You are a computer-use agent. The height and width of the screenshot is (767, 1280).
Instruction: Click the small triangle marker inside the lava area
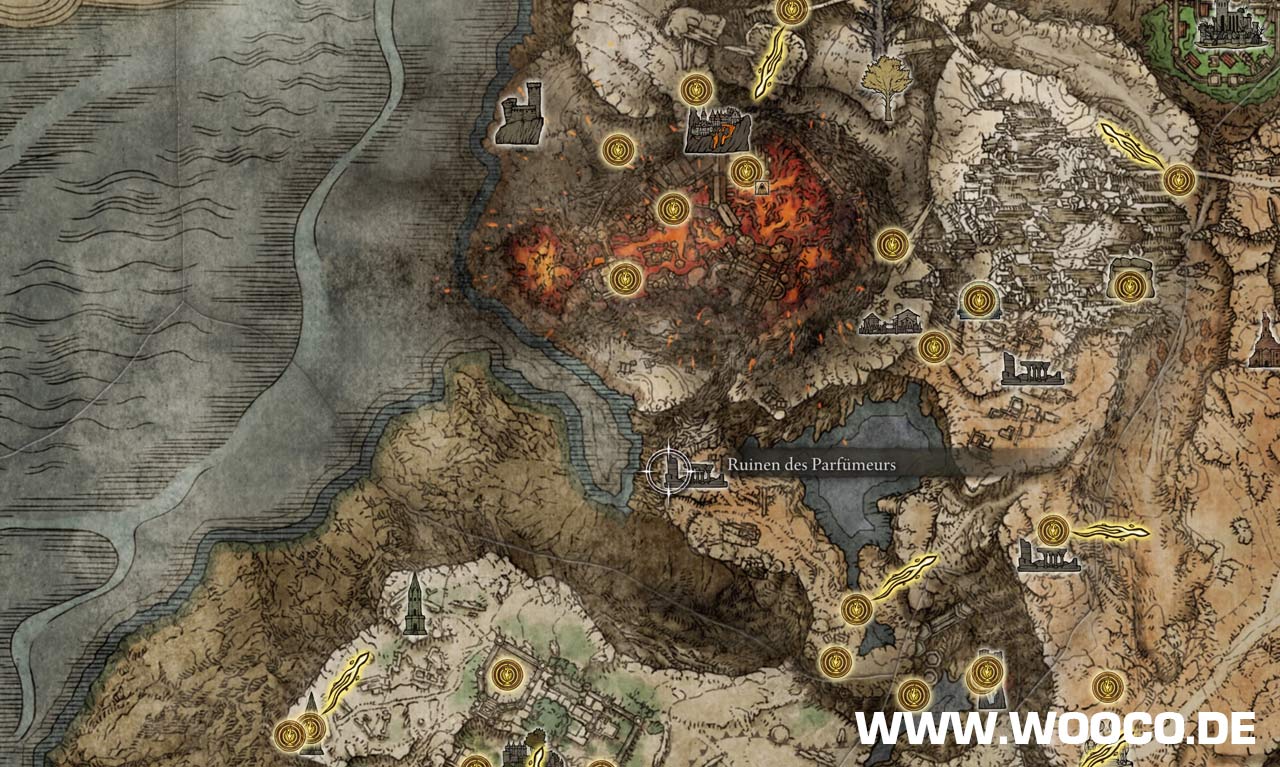click(x=762, y=187)
